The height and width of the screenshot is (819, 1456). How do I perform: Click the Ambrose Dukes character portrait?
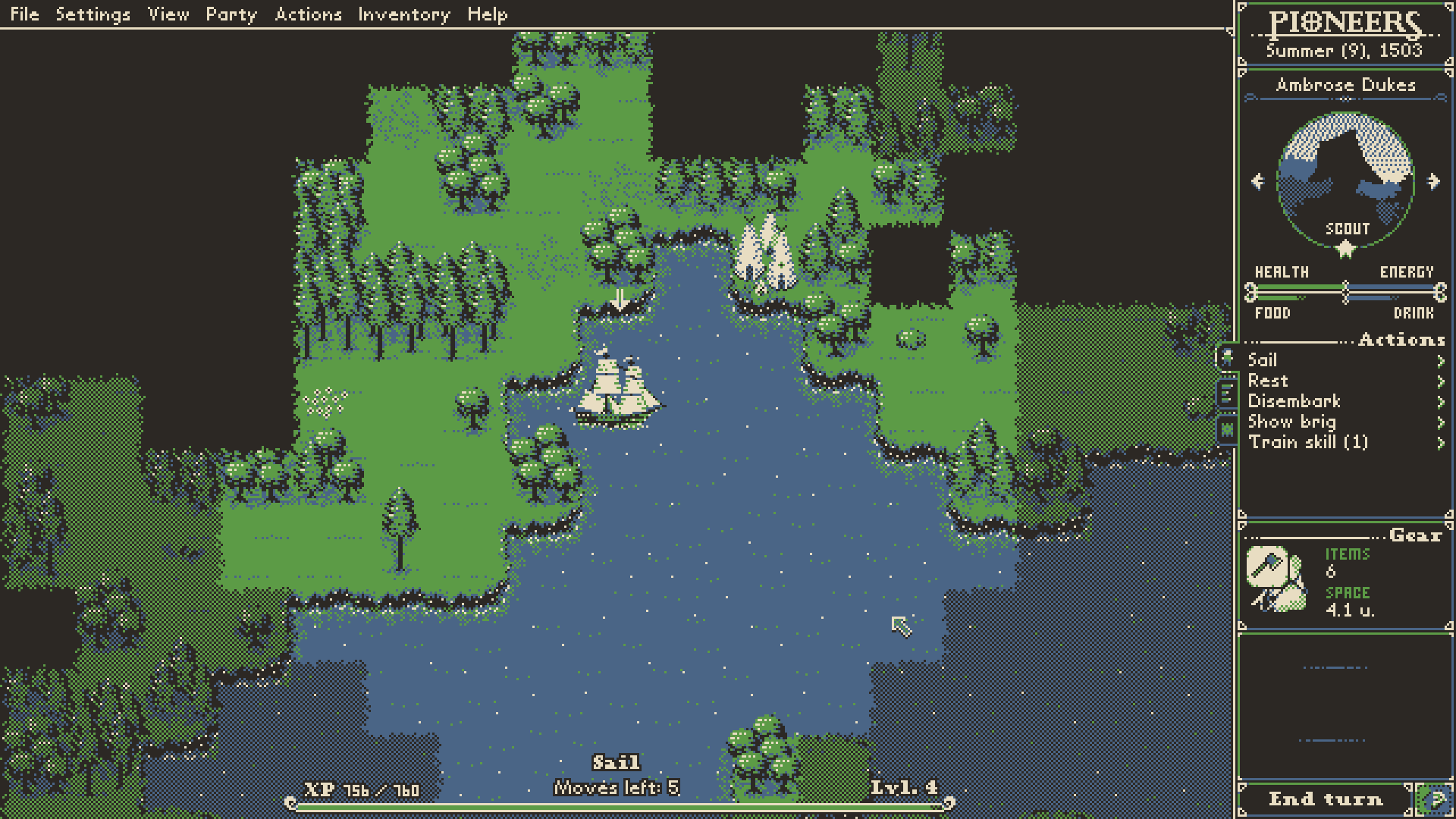1345,174
